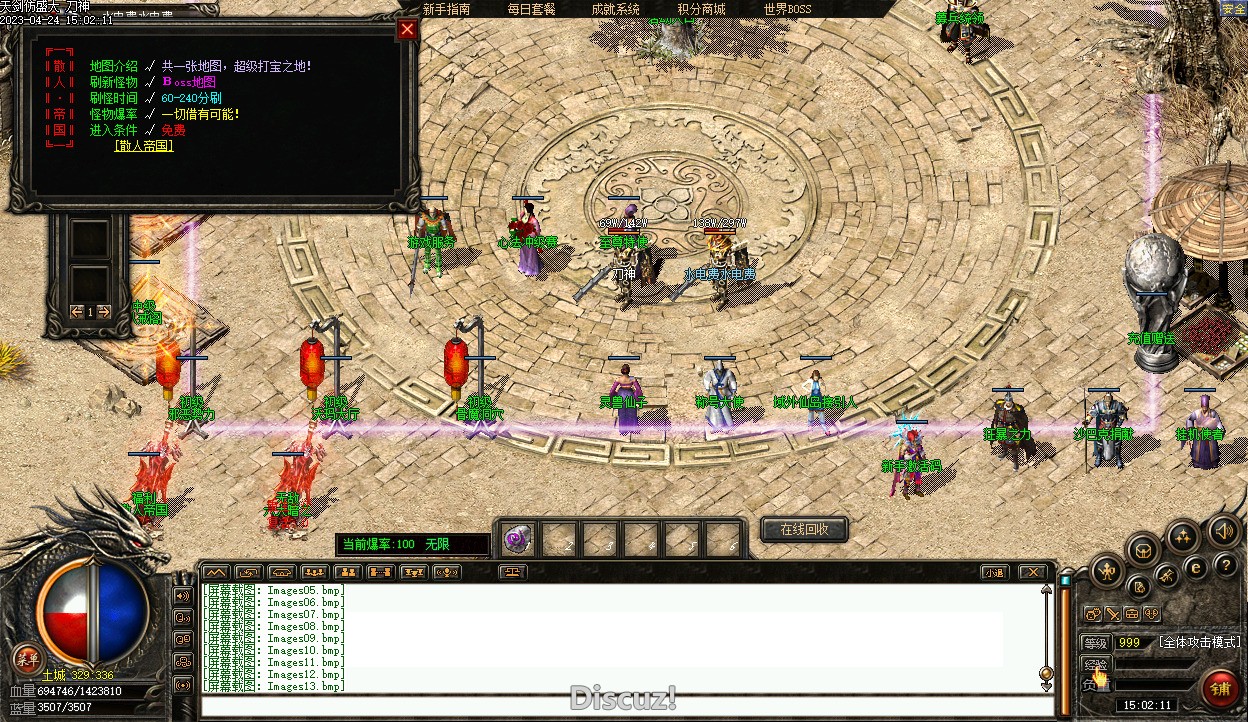This screenshot has height=722, width=1248.
Task: Click the 小退 logout button on chat panel
Action: 993,573
